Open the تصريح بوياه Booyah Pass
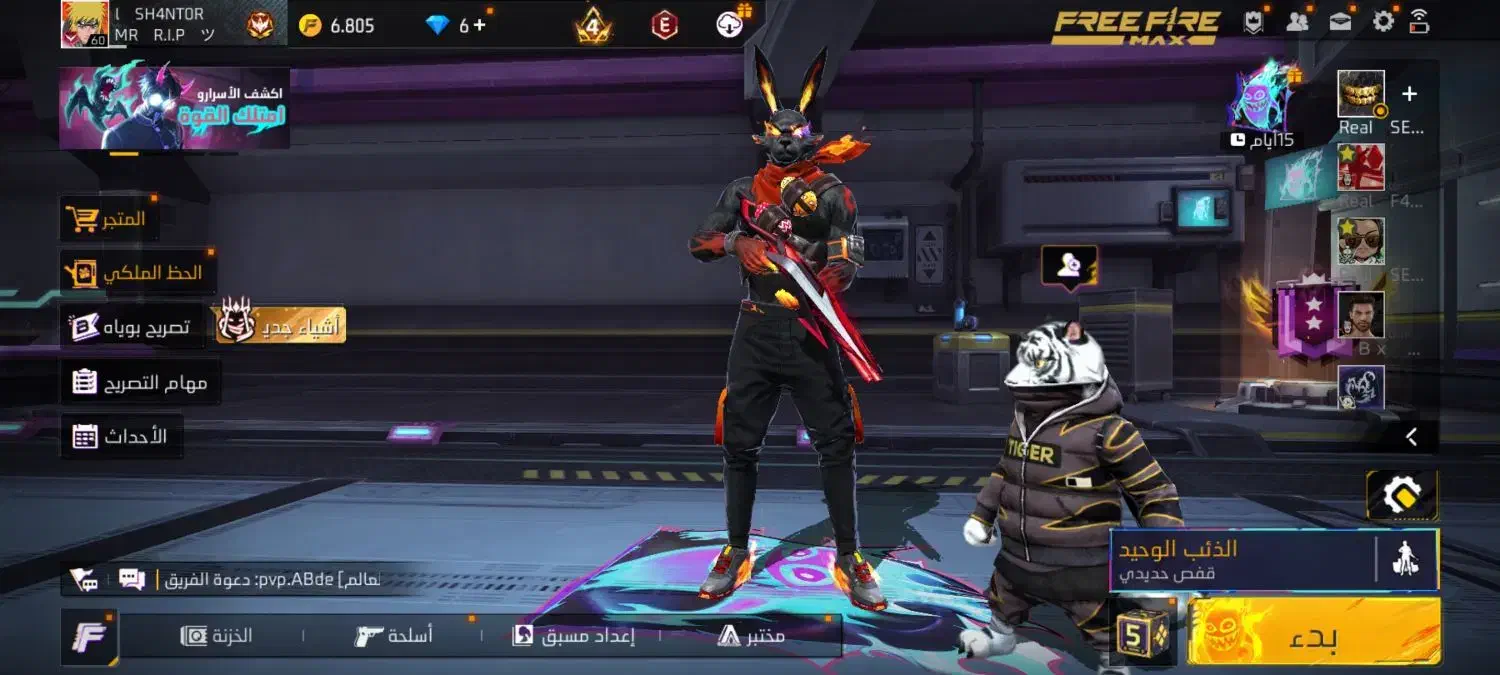Viewport: 1500px width, 675px height. coord(130,326)
